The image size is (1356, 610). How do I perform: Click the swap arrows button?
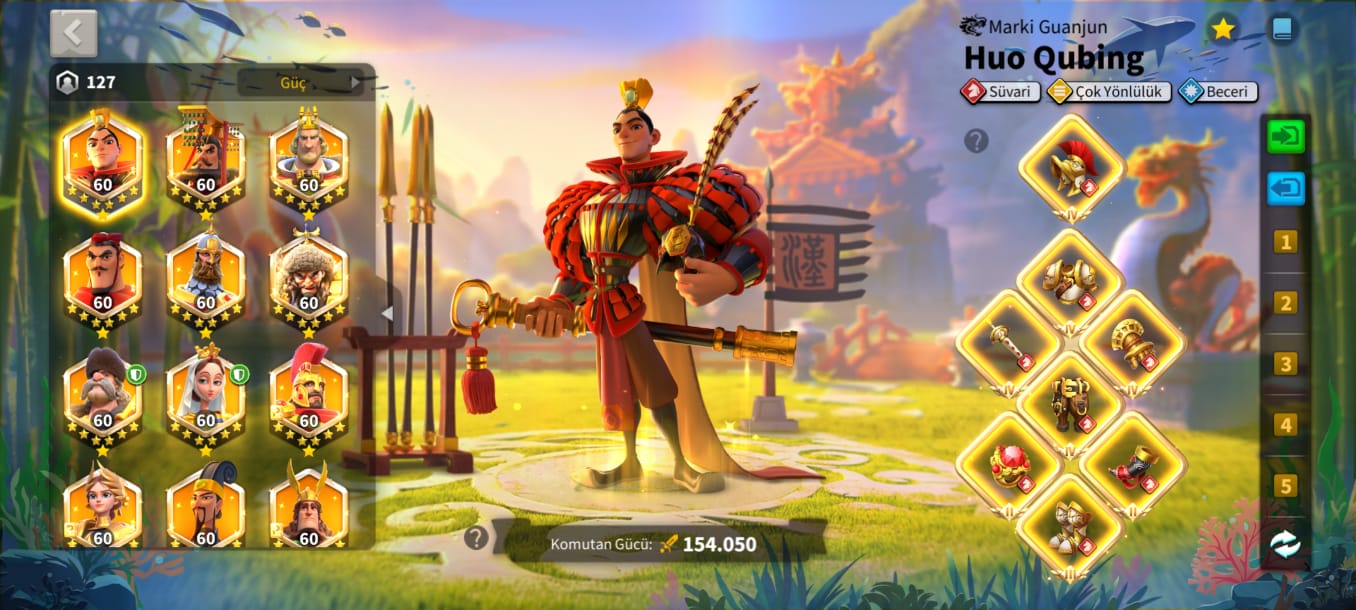pyautogui.click(x=1285, y=544)
